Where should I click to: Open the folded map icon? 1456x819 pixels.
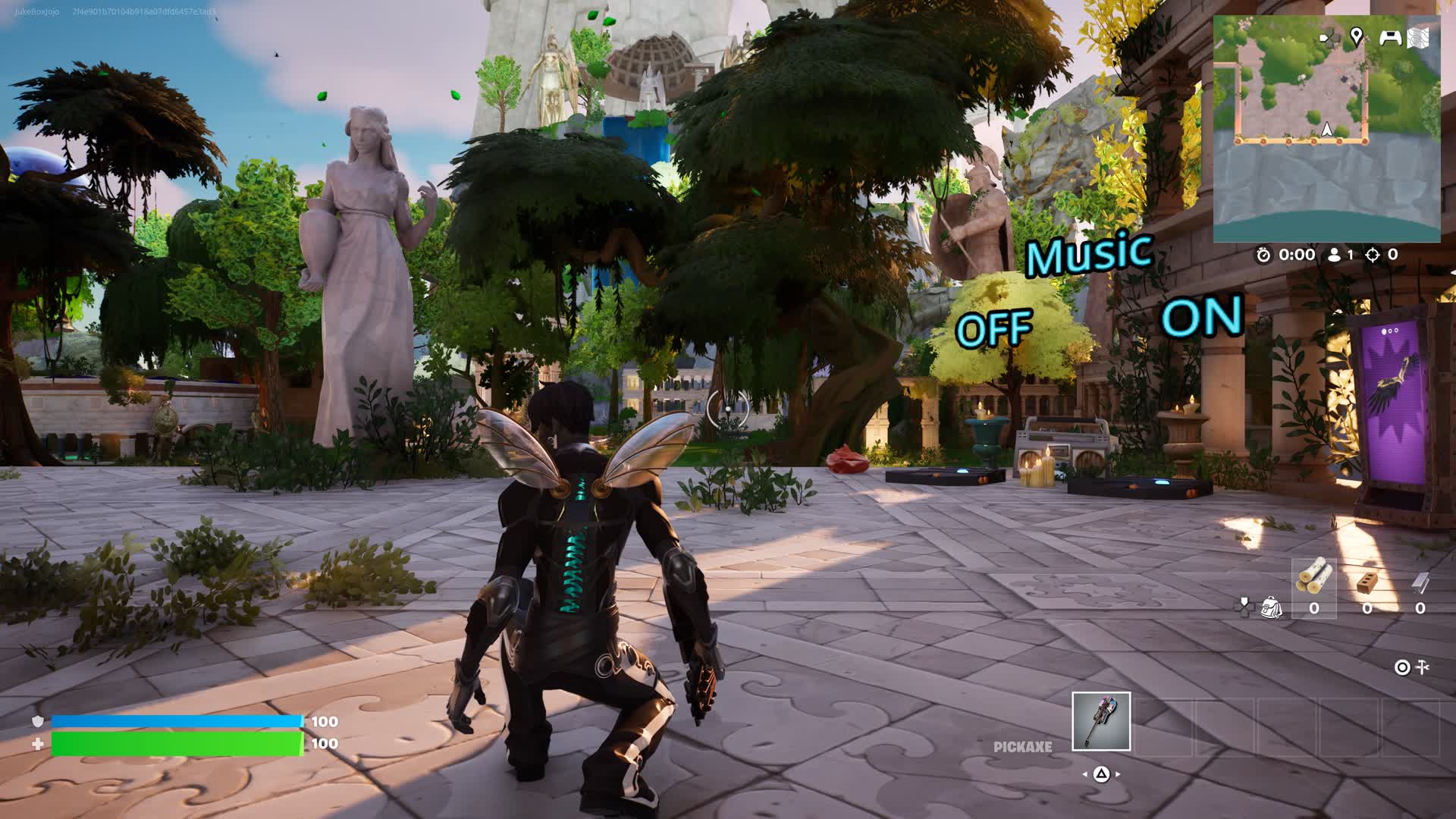1419,37
